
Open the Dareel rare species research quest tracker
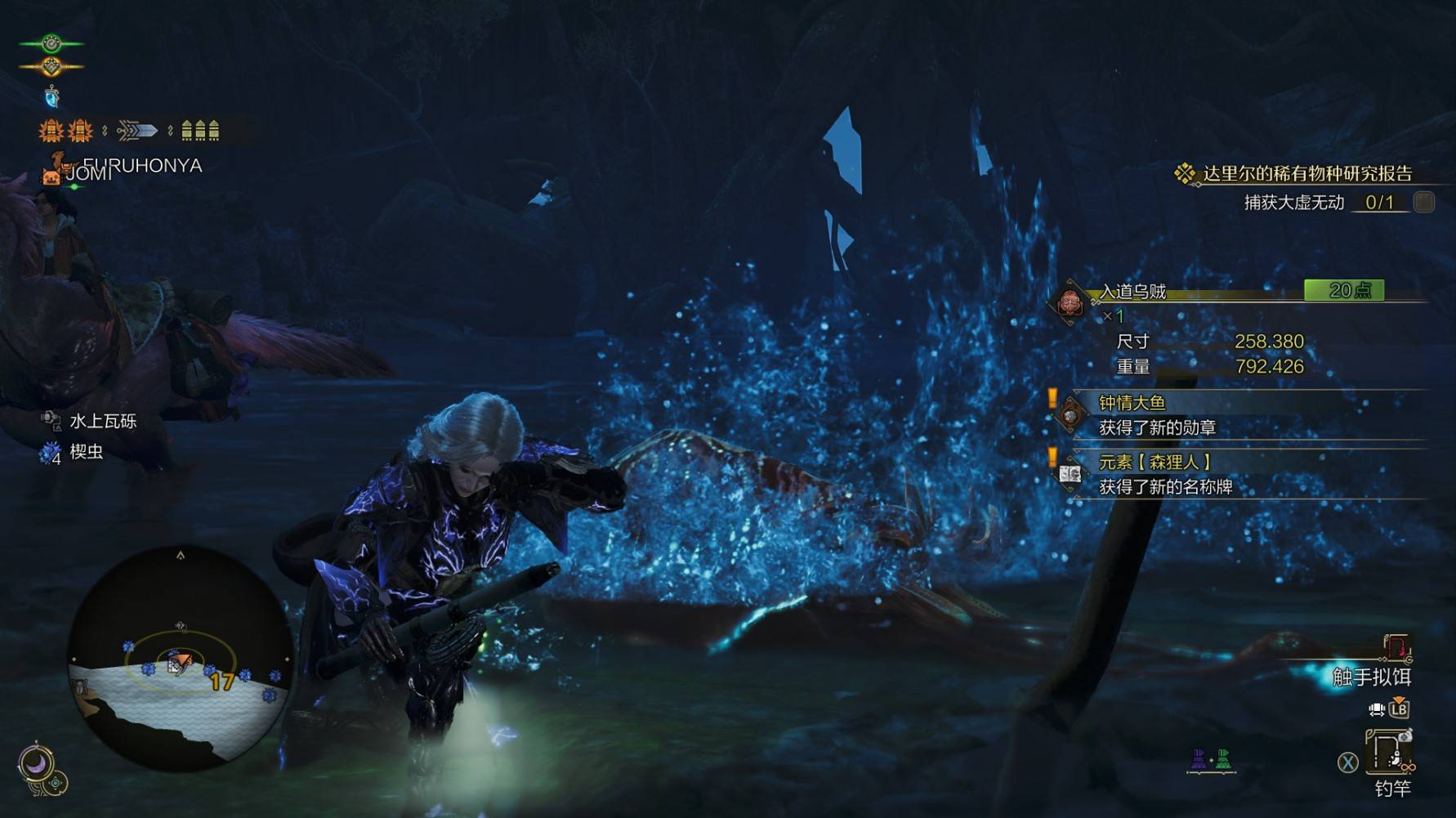coord(1306,173)
